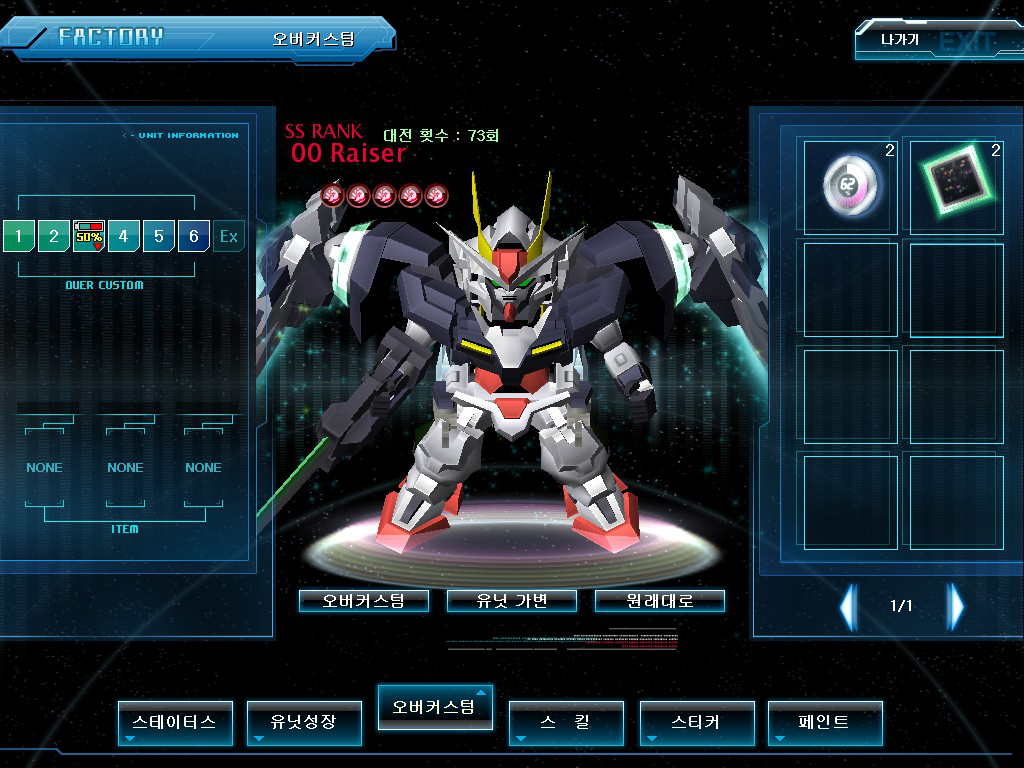
Task: Switch to the 페인트 tab
Action: point(825,722)
